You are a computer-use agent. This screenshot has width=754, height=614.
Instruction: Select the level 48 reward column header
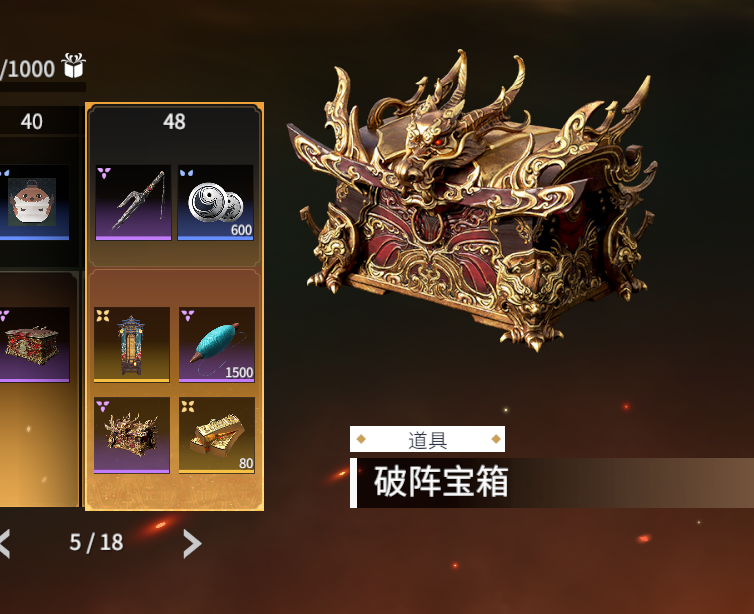tap(174, 121)
